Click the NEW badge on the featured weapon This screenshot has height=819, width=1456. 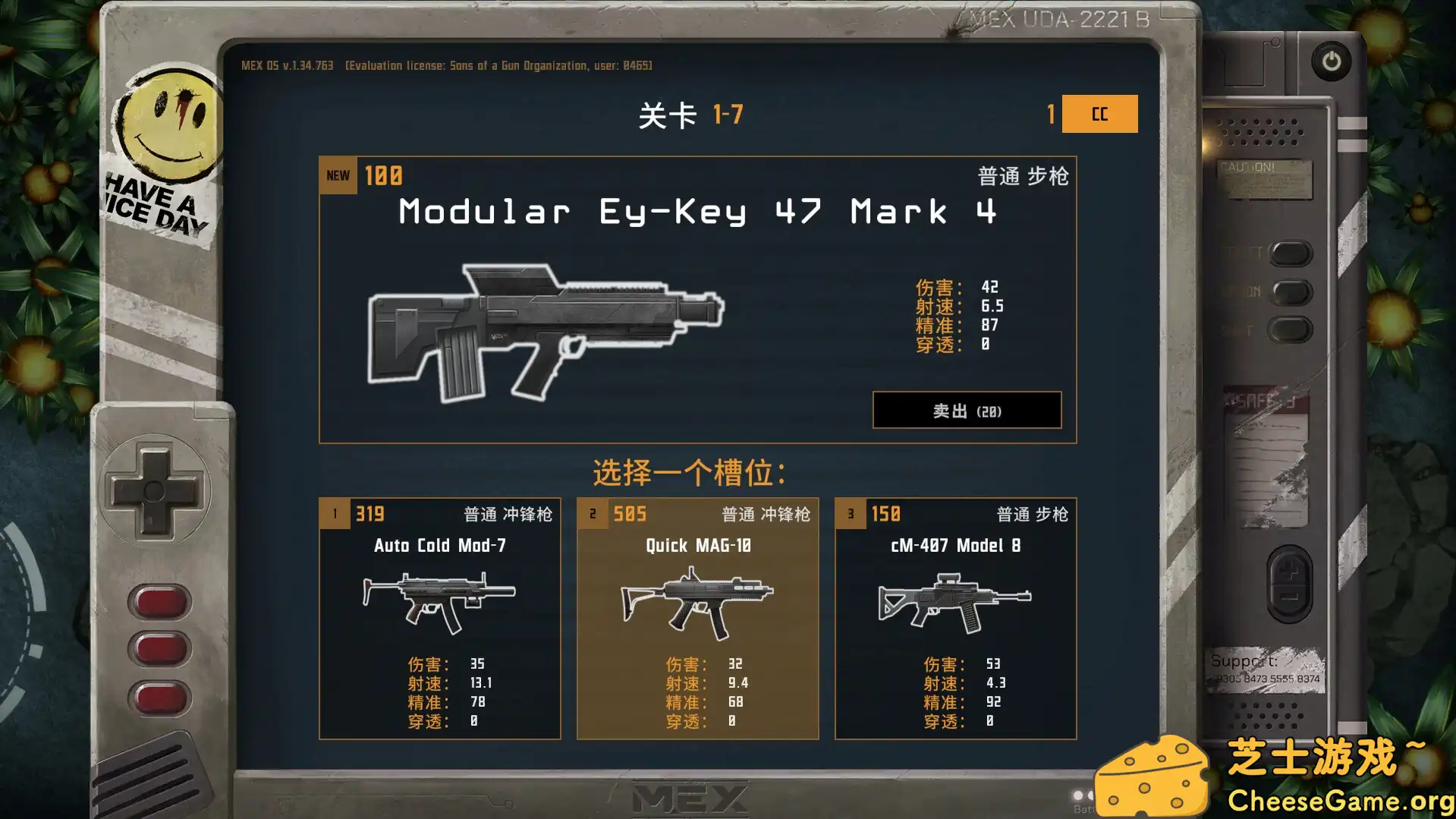pyautogui.click(x=337, y=175)
